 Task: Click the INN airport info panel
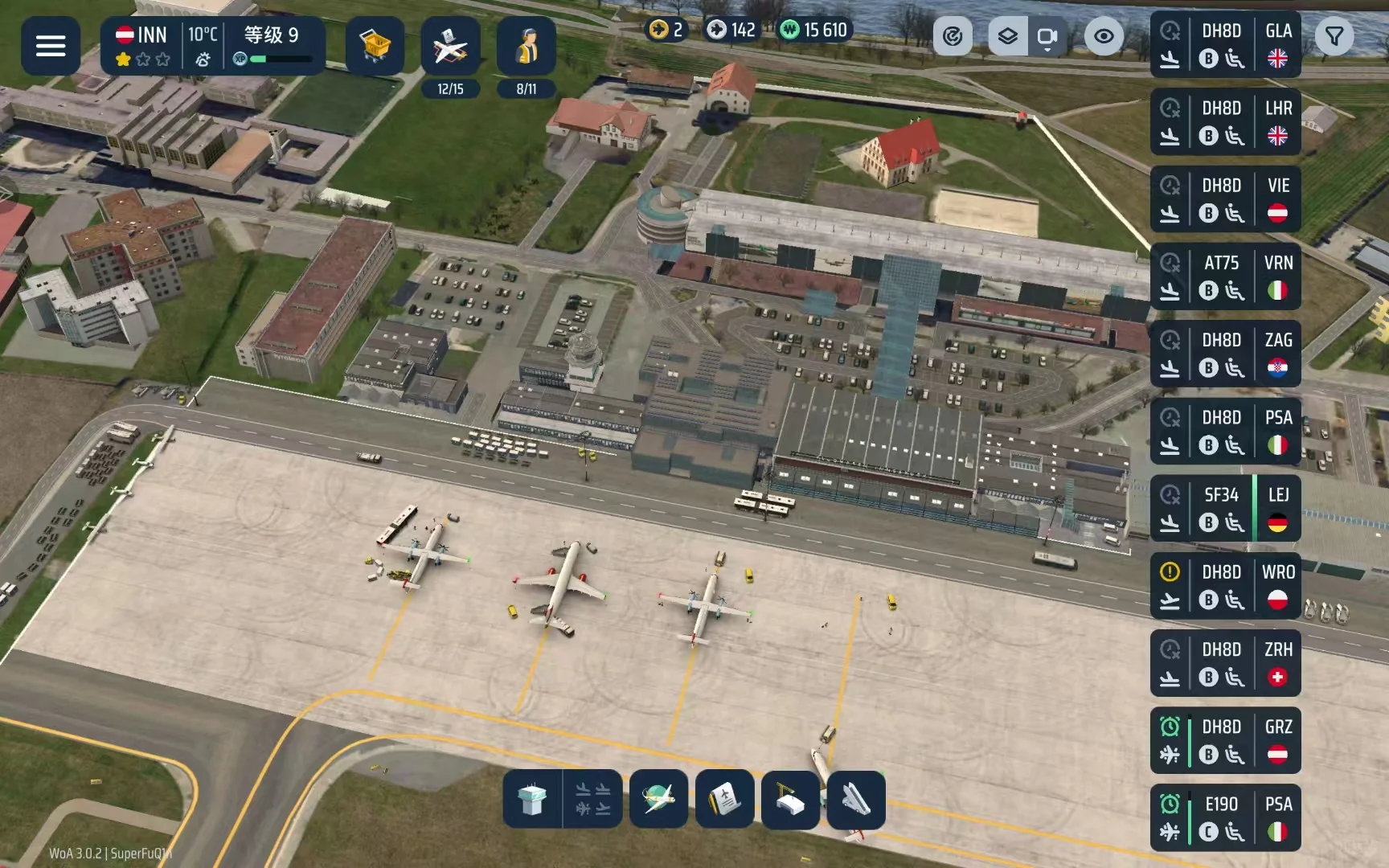(212, 46)
